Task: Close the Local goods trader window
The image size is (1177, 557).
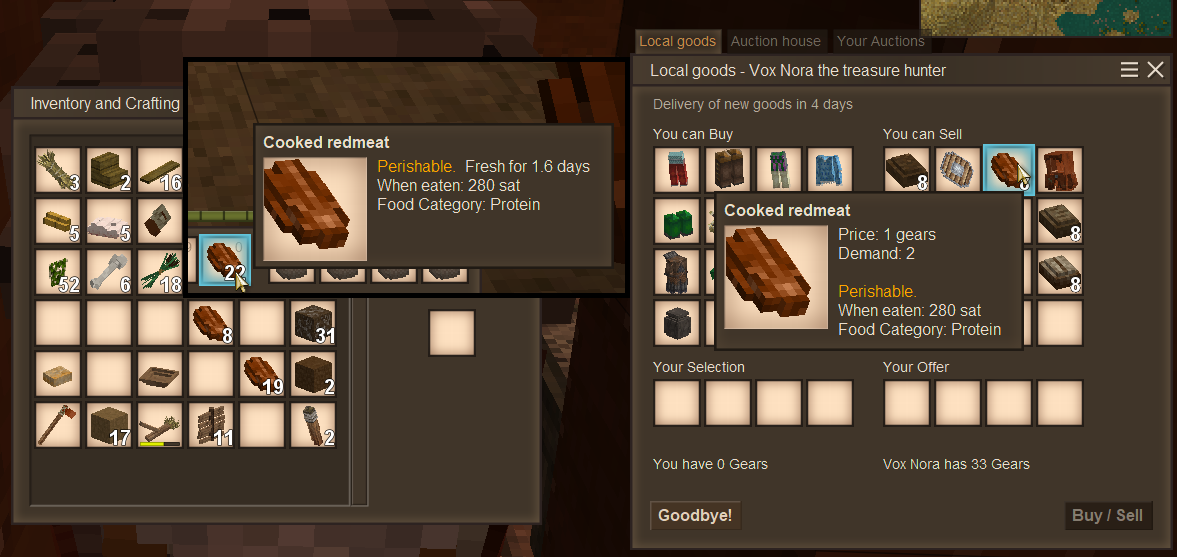Action: coord(1155,70)
